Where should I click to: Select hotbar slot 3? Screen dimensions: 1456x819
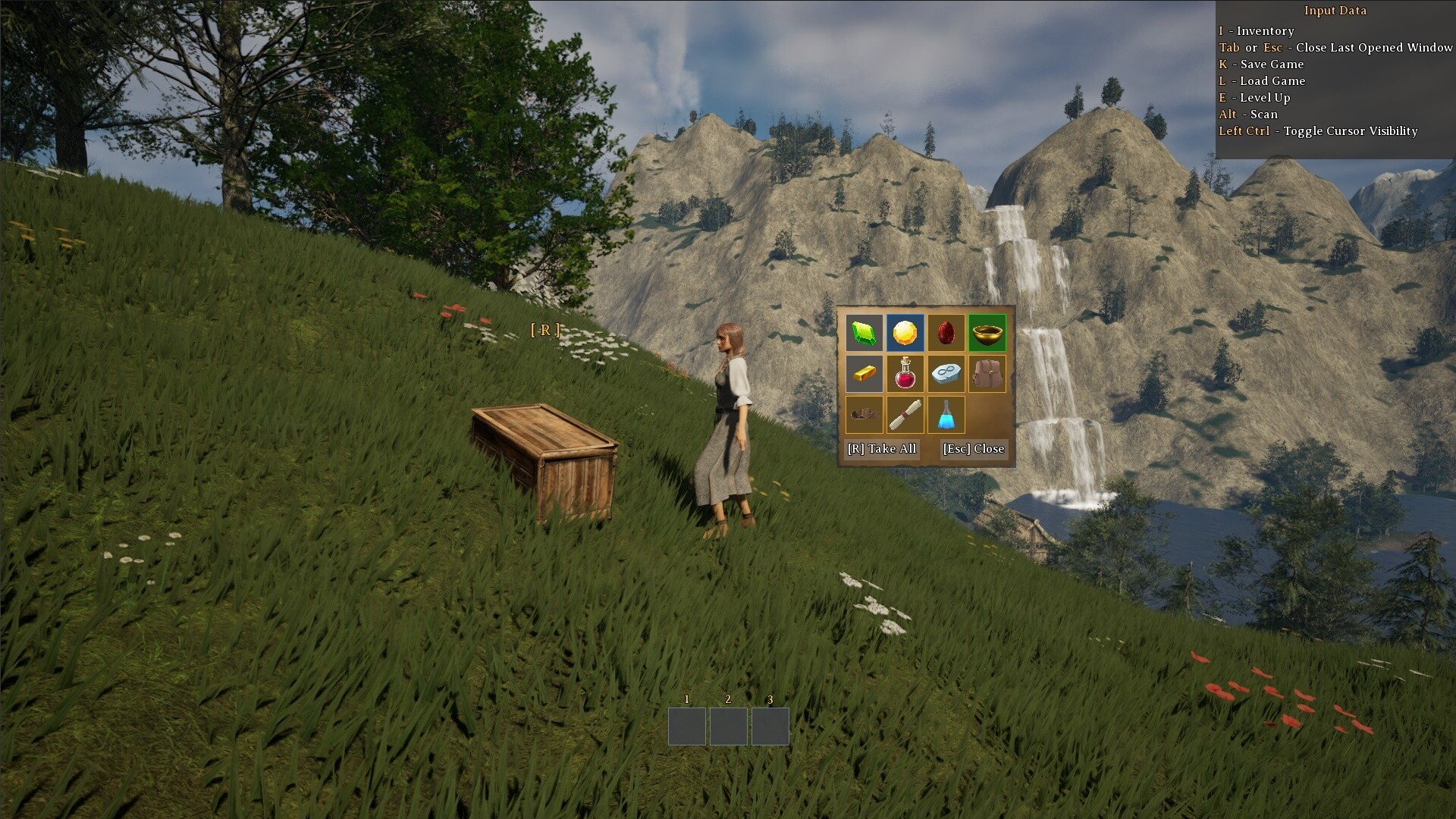[x=770, y=726]
